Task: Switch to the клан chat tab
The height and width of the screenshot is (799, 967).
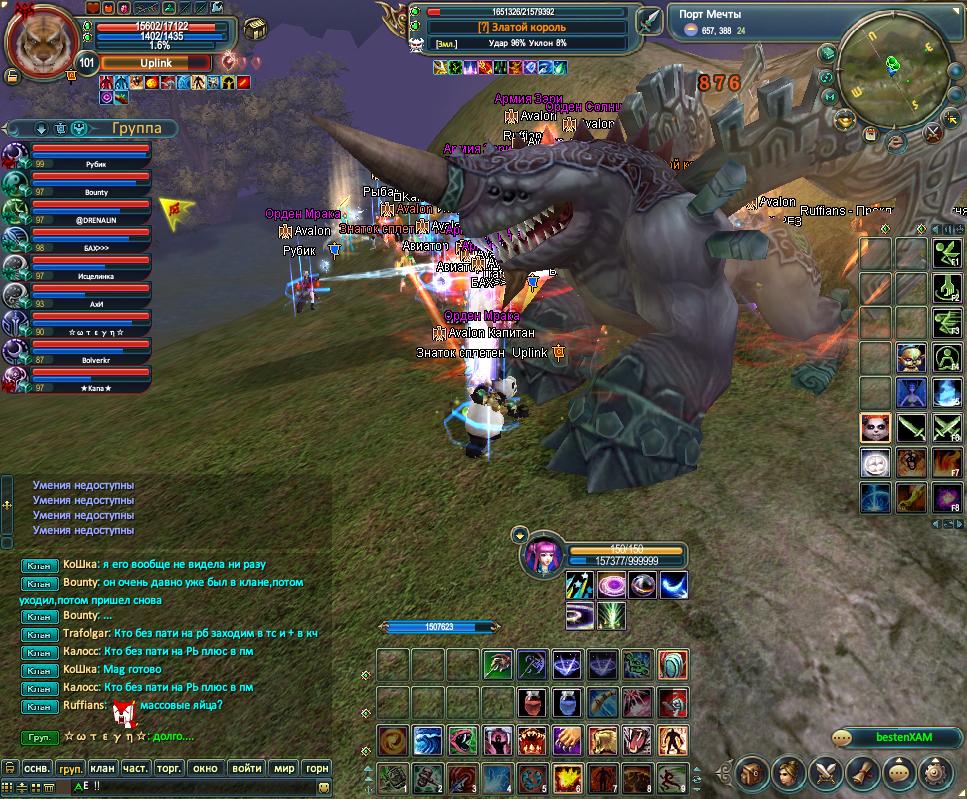Action: tap(102, 768)
